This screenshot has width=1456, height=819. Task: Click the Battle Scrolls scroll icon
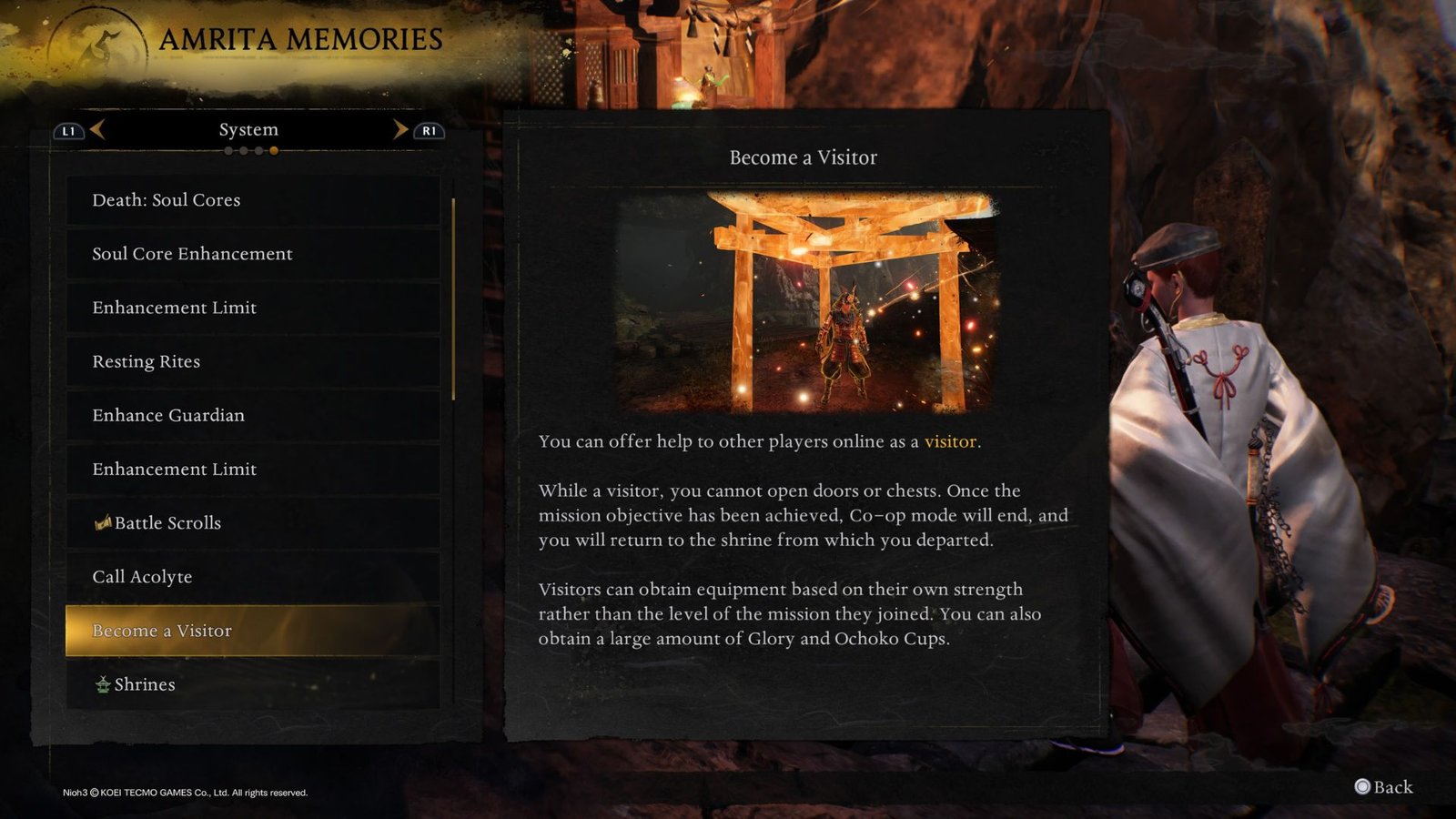[x=103, y=522]
